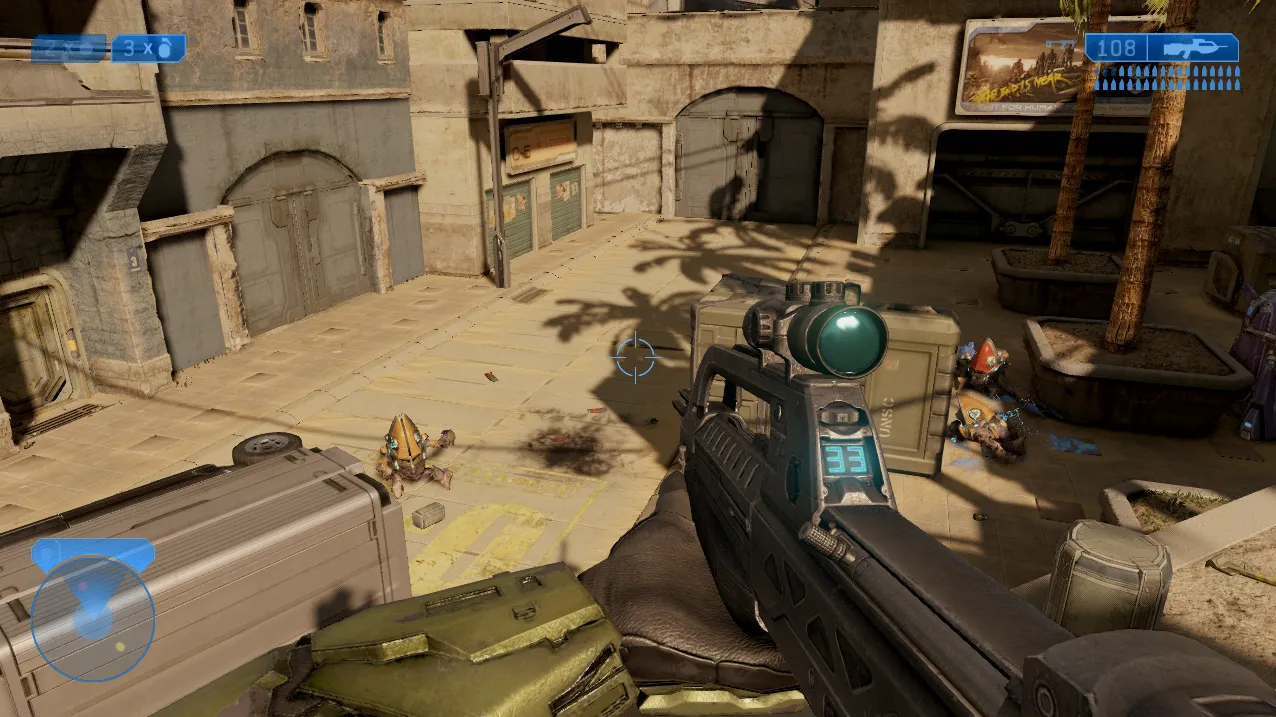This screenshot has height=717, width=1276.
Task: Select the frag grenade slot
Action: click(148, 48)
